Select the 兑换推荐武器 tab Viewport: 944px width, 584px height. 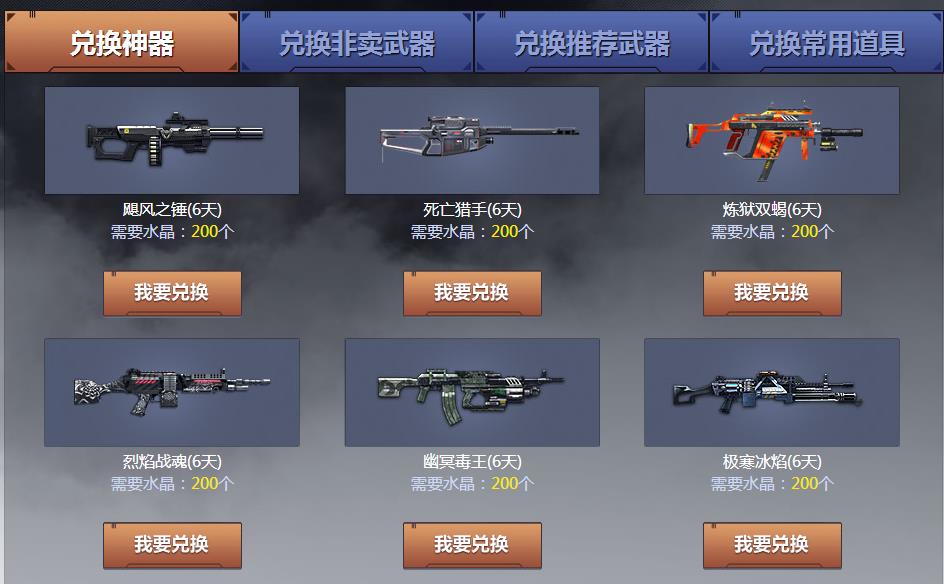tap(591, 42)
